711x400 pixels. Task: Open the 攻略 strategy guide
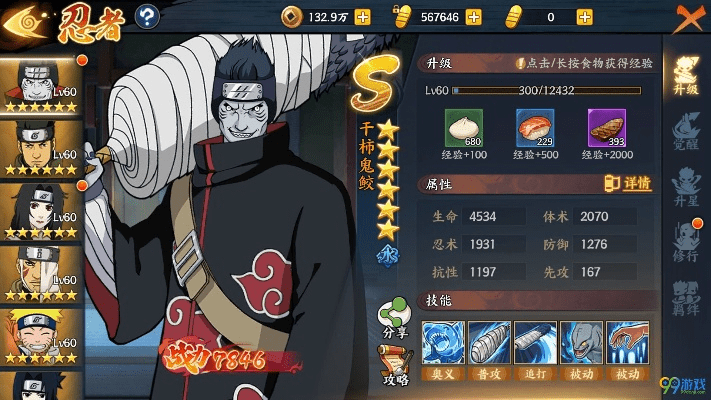click(394, 363)
